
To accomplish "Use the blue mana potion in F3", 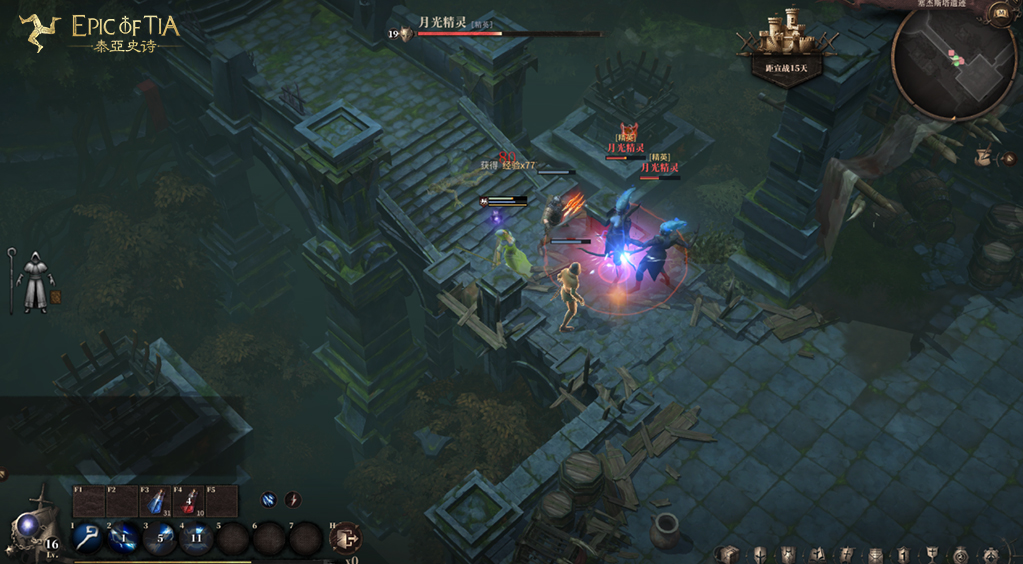I will (x=155, y=502).
